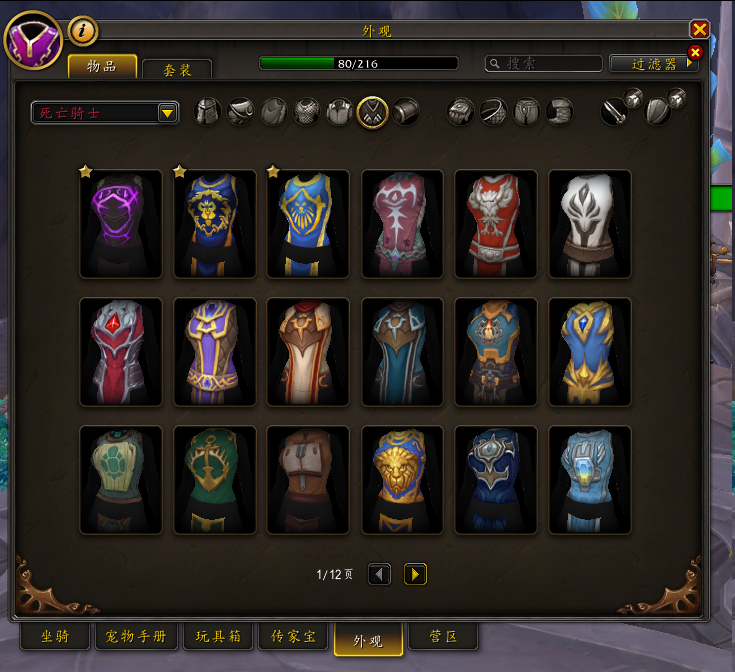The width and height of the screenshot is (735, 672).
Task: Select the highlighted tabard slot icon
Action: click(x=372, y=111)
